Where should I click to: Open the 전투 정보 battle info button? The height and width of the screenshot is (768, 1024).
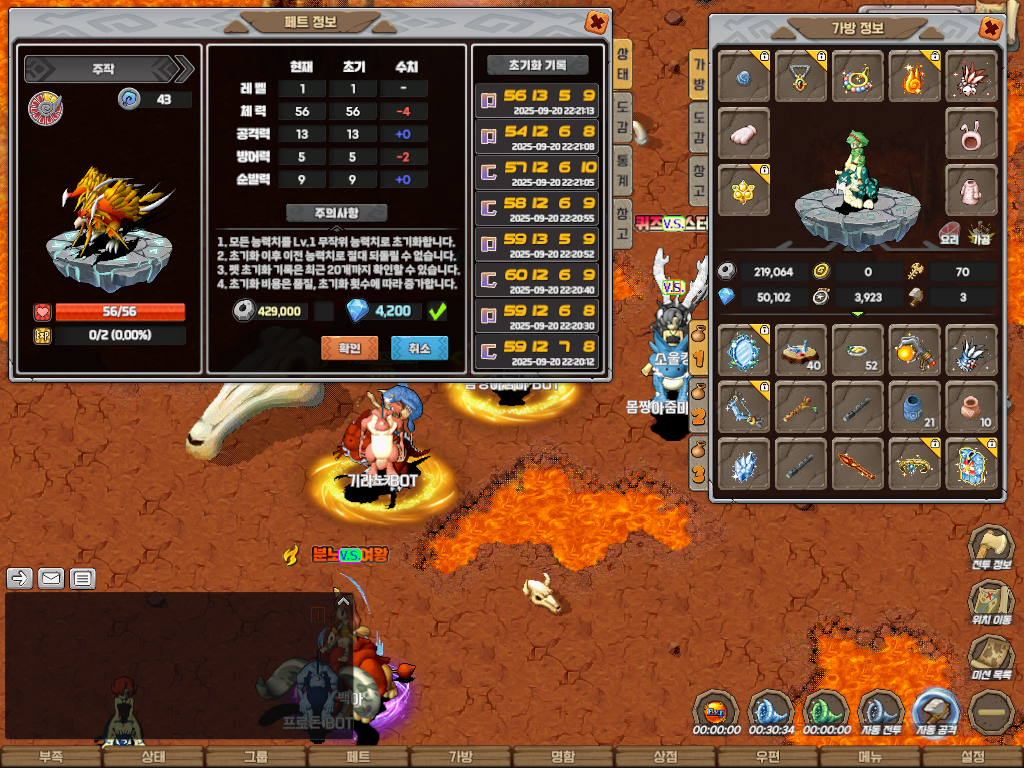[x=991, y=548]
